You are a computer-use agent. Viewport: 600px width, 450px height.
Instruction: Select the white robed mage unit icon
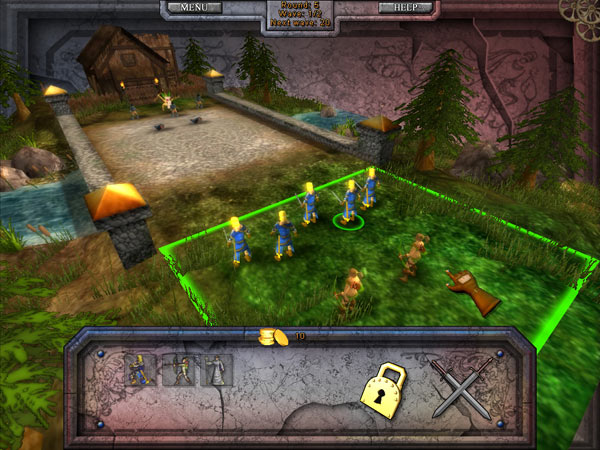coord(217,370)
